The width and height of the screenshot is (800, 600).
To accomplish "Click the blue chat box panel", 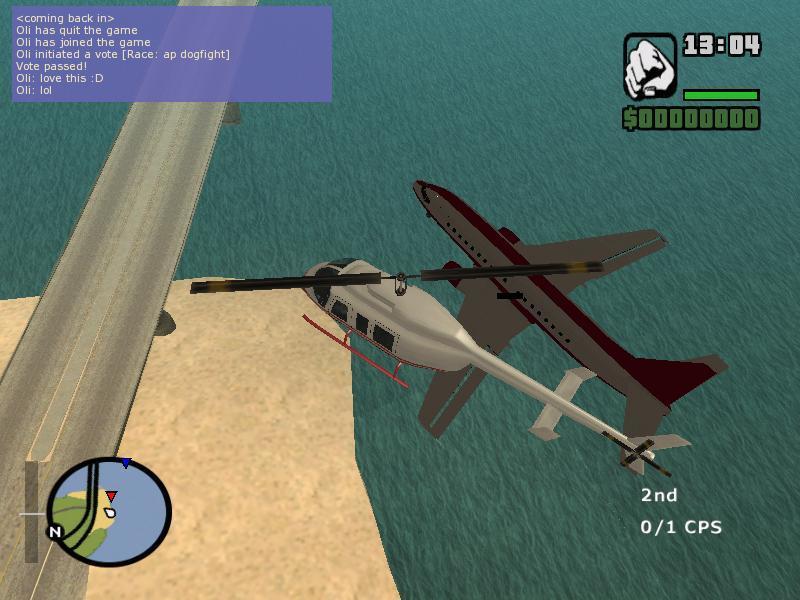I will tap(171, 54).
